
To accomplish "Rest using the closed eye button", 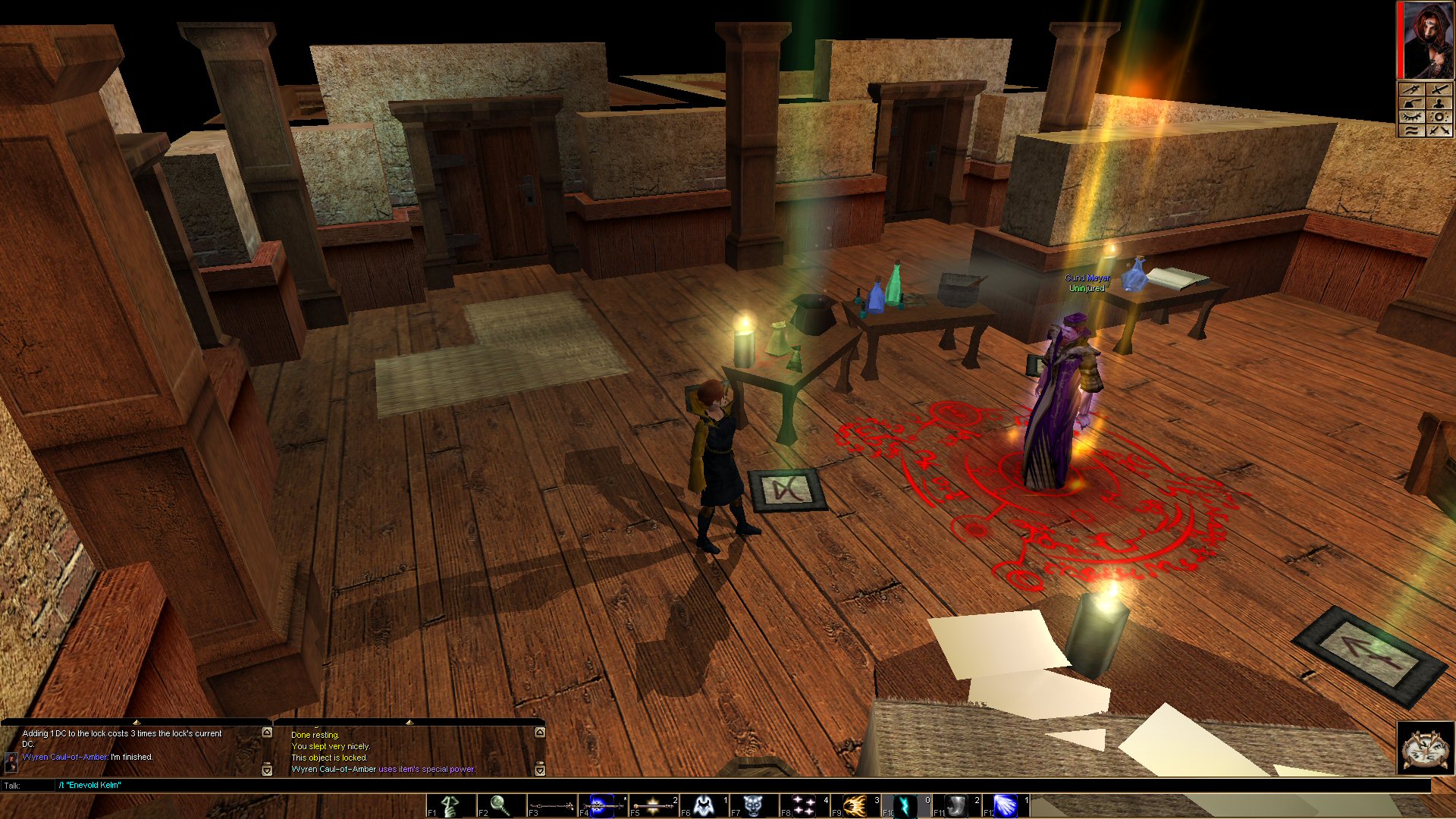I will pyautogui.click(x=1411, y=117).
